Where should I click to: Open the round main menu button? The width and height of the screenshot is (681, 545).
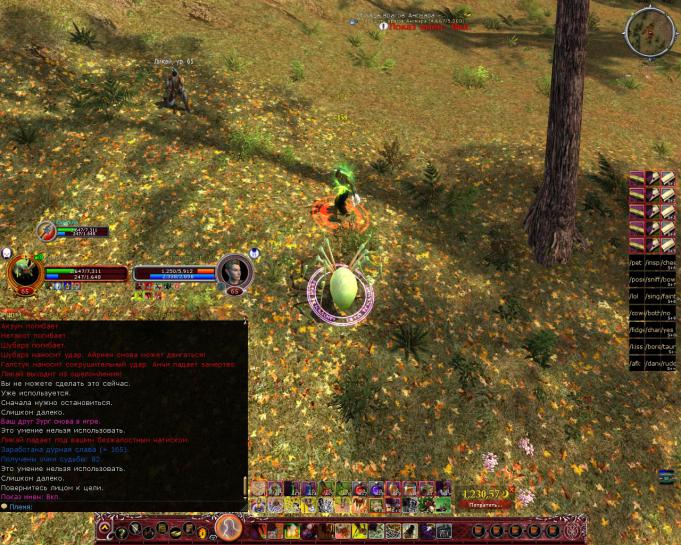click(x=229, y=525)
